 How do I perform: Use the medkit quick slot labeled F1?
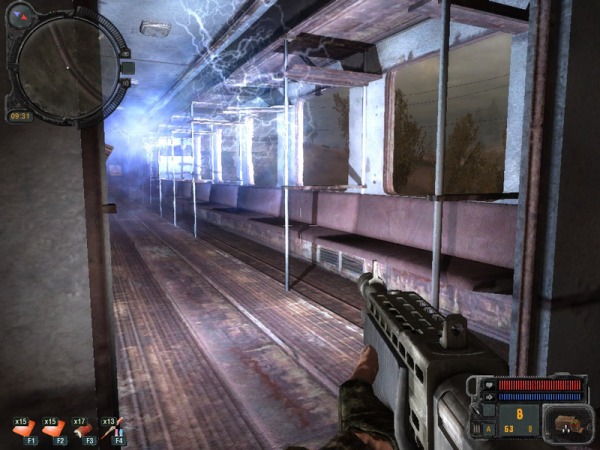pos(24,428)
